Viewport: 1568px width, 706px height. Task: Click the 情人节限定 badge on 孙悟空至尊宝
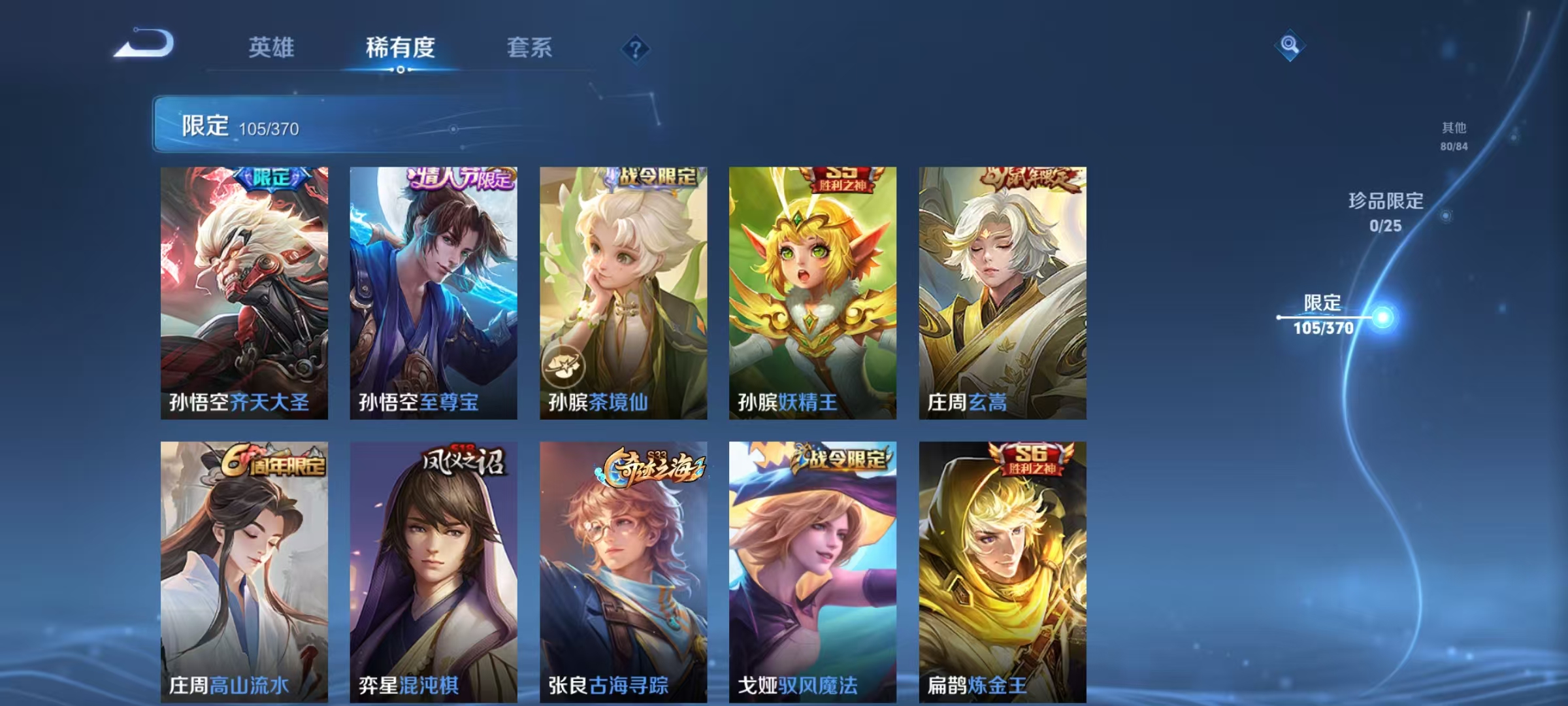coord(461,178)
